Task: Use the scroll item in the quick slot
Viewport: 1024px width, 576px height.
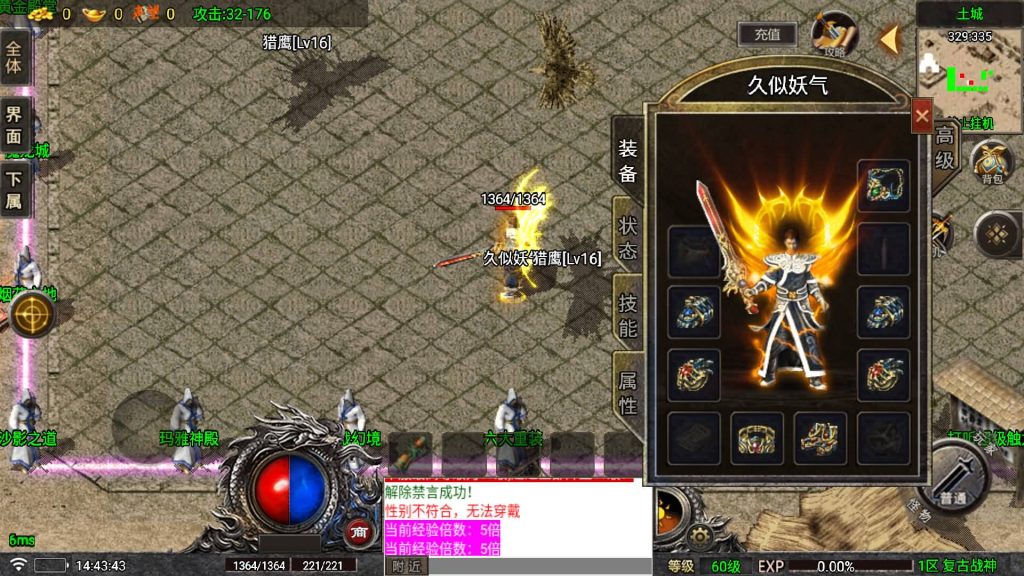Action: (x=410, y=455)
